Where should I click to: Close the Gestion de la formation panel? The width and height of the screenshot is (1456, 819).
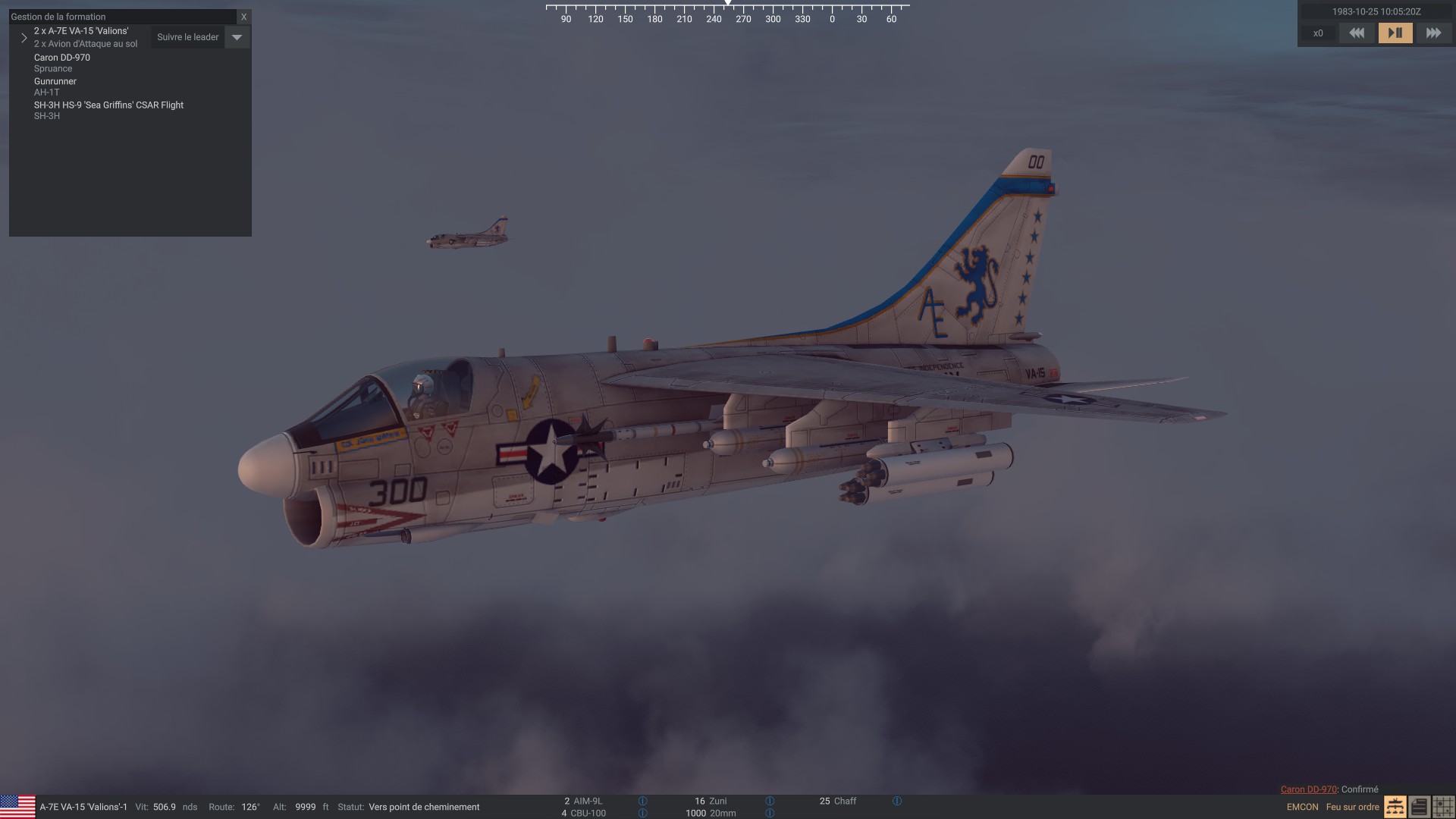pyautogui.click(x=243, y=17)
